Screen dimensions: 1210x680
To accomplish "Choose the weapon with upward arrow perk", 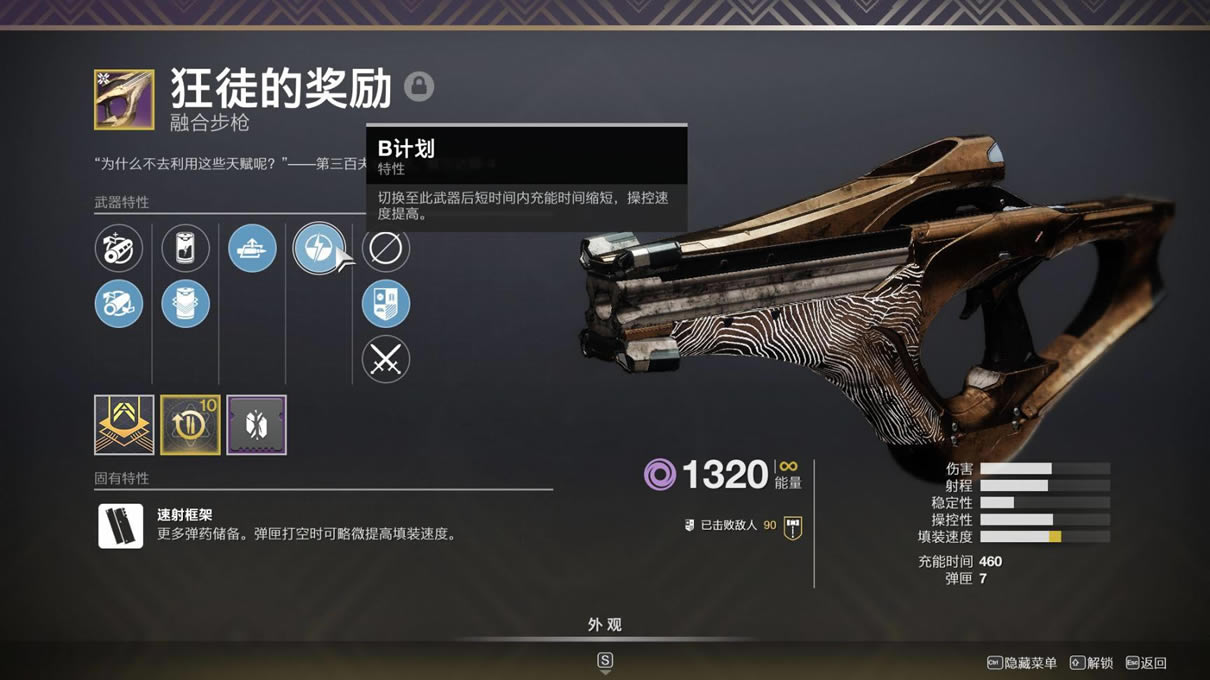I will pyautogui.click(x=252, y=249).
